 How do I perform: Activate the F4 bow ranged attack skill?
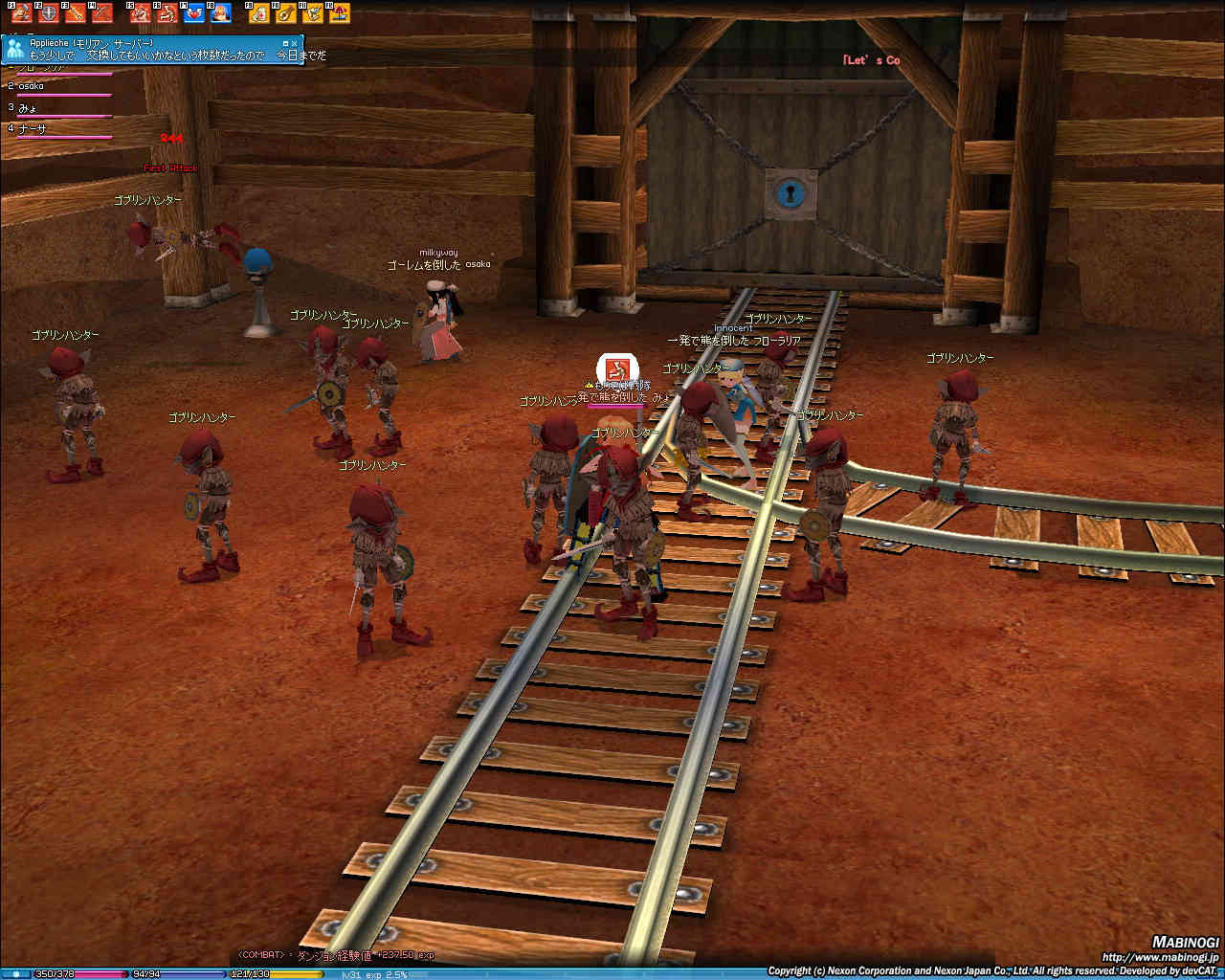tap(101, 12)
